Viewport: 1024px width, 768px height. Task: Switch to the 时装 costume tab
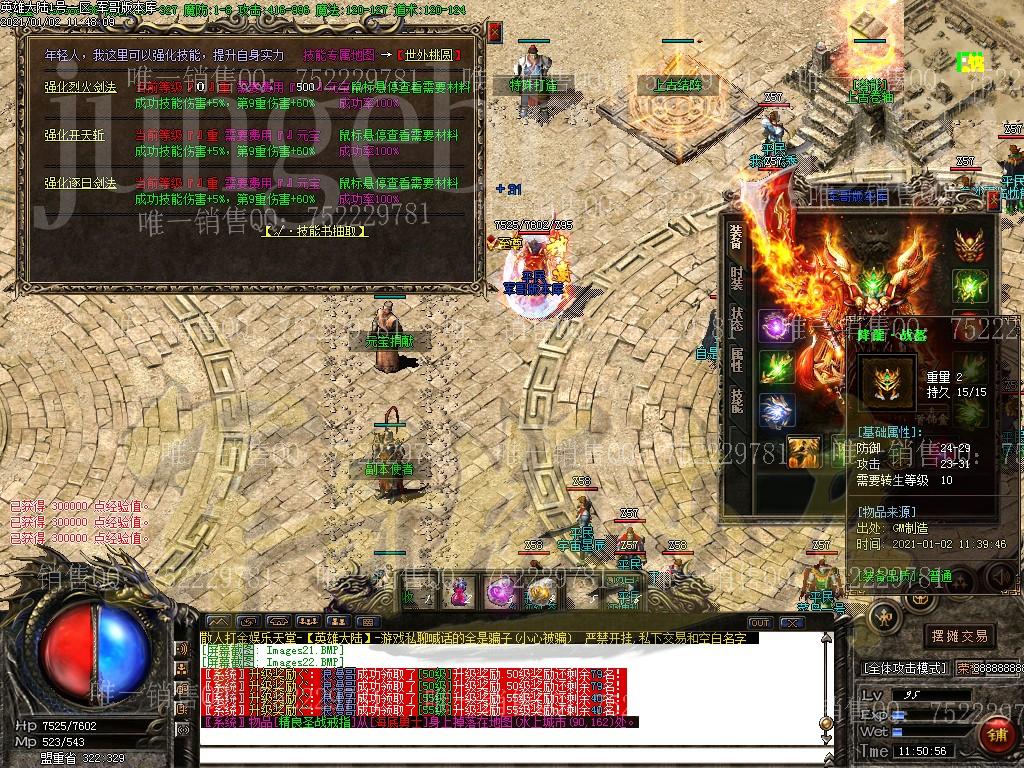[737, 278]
